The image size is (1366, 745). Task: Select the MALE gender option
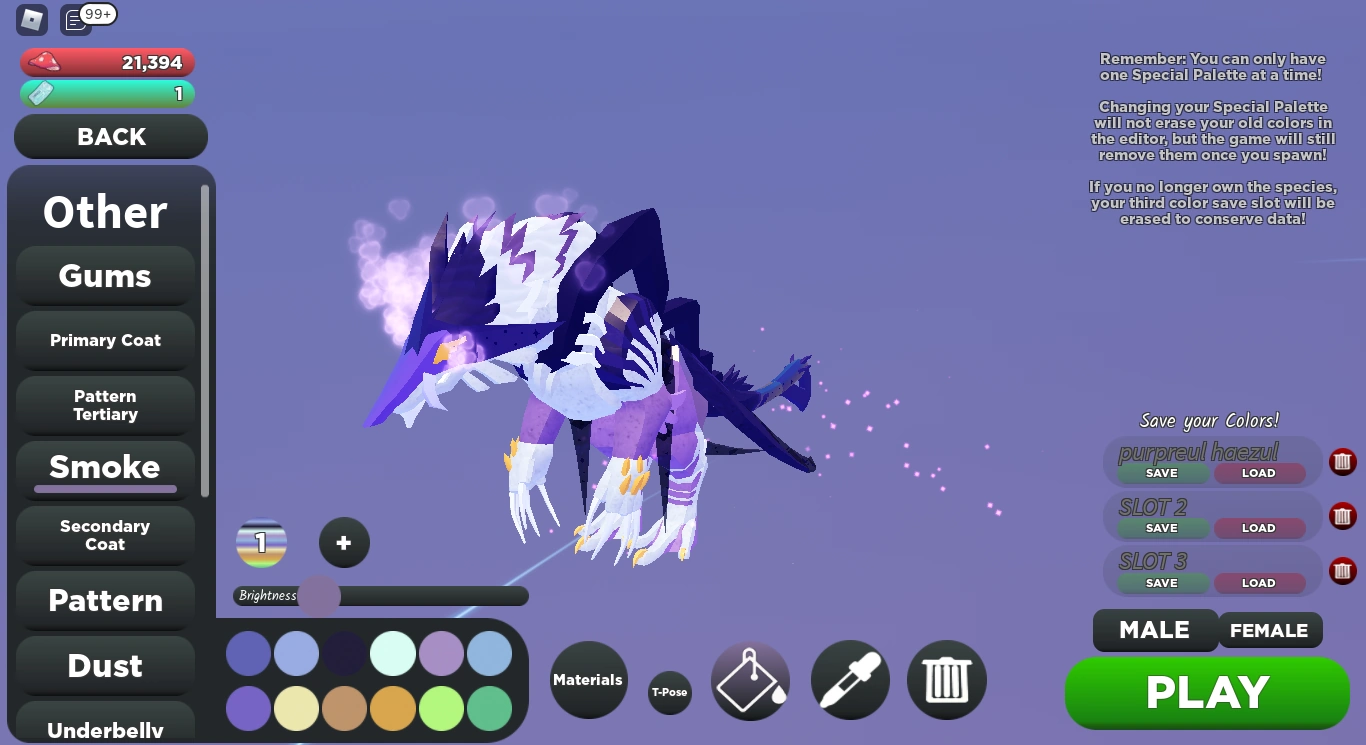[x=1155, y=631]
